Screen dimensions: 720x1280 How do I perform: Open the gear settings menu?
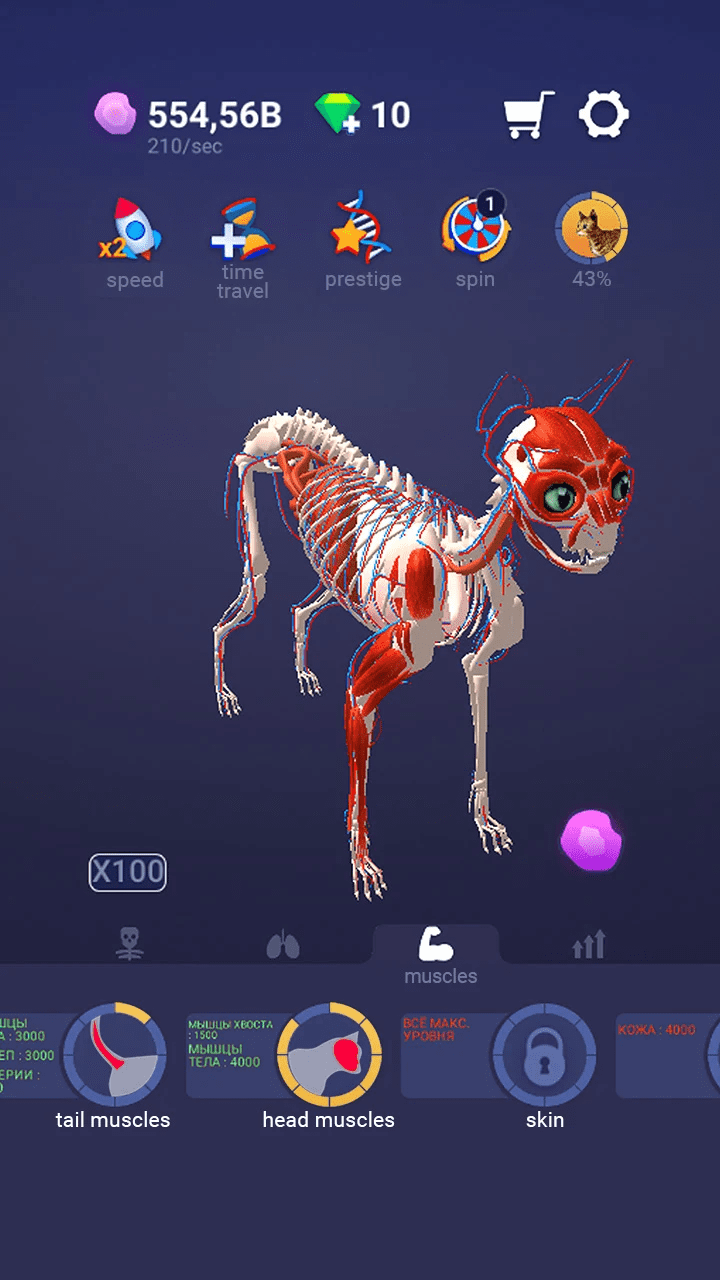(604, 115)
